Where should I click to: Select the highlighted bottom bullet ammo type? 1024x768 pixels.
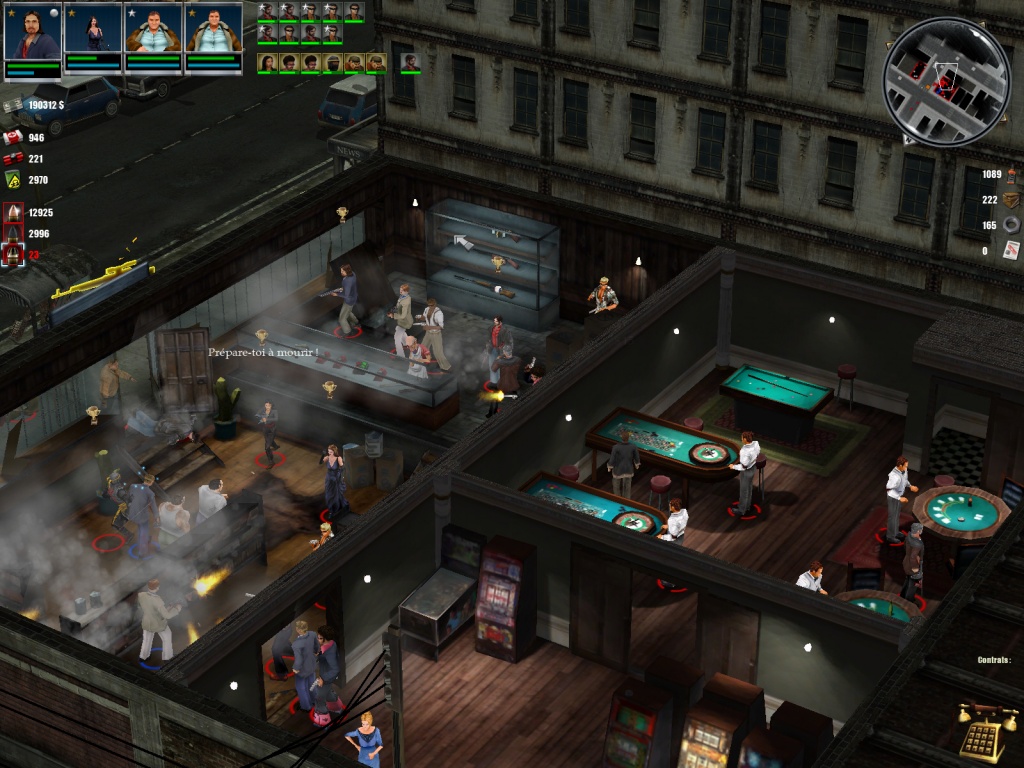coord(13,255)
